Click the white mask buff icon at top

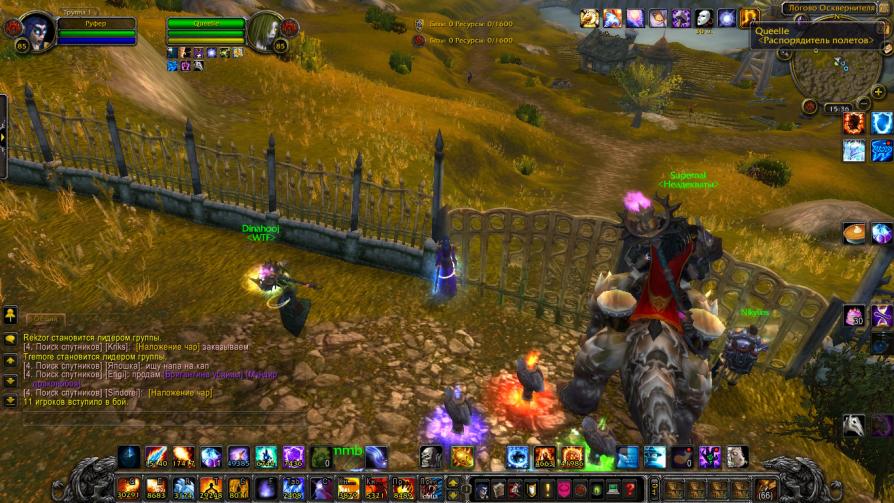coord(704,18)
